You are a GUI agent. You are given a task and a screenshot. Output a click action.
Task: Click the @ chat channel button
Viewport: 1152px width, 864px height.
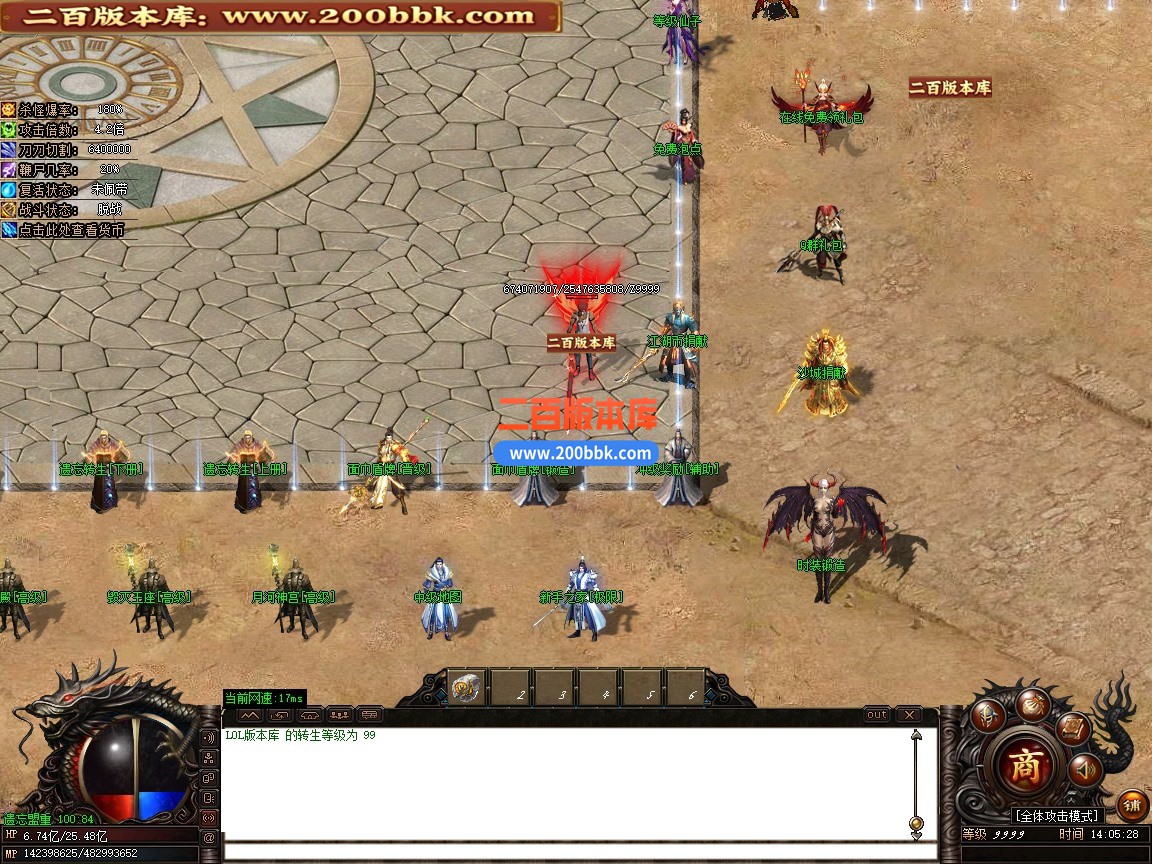pos(209,837)
